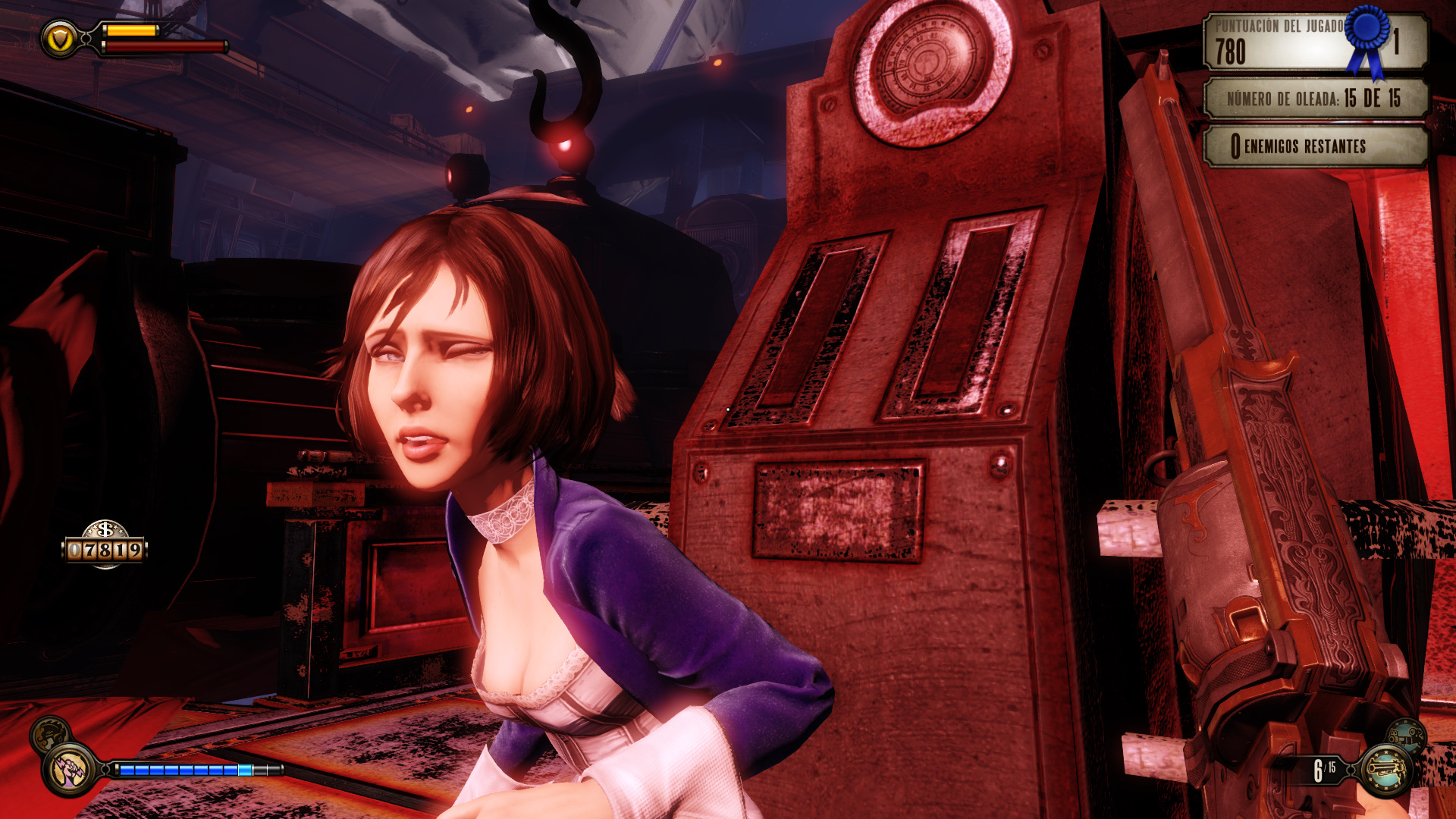The width and height of the screenshot is (1456, 819).
Task: Swap to the secondary weapon icon
Action: point(1405,734)
